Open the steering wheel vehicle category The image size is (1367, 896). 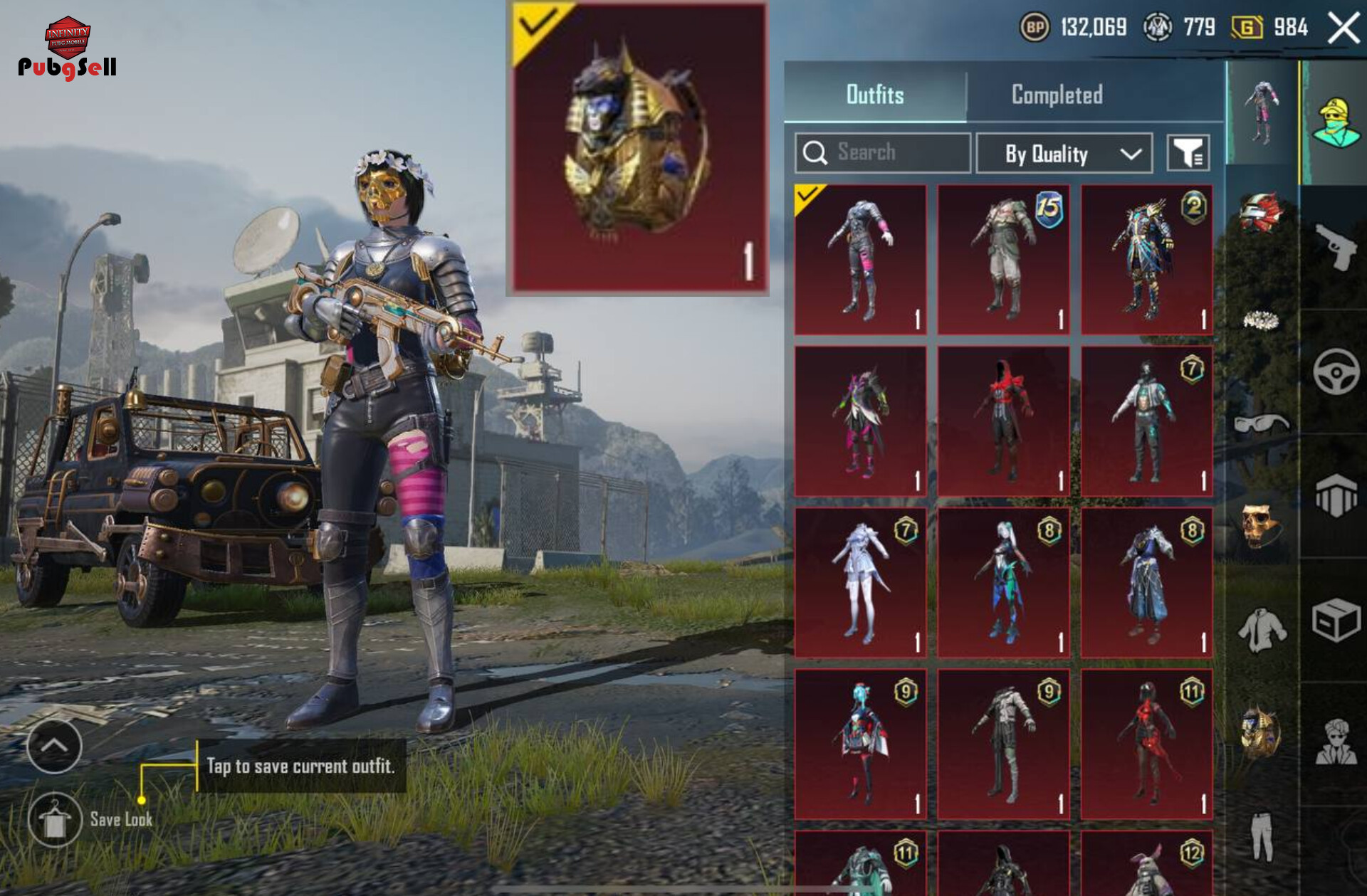coord(1336,371)
